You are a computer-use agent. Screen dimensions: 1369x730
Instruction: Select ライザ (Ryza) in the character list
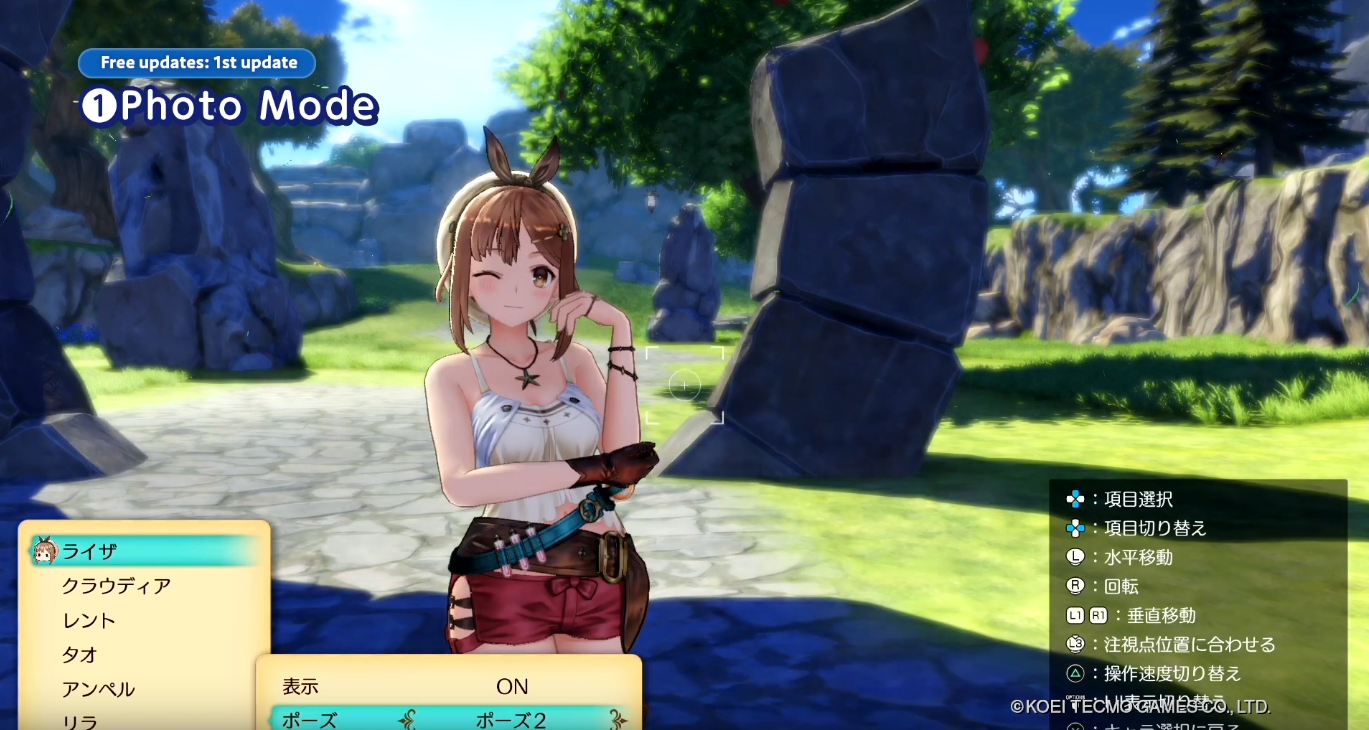pos(90,551)
